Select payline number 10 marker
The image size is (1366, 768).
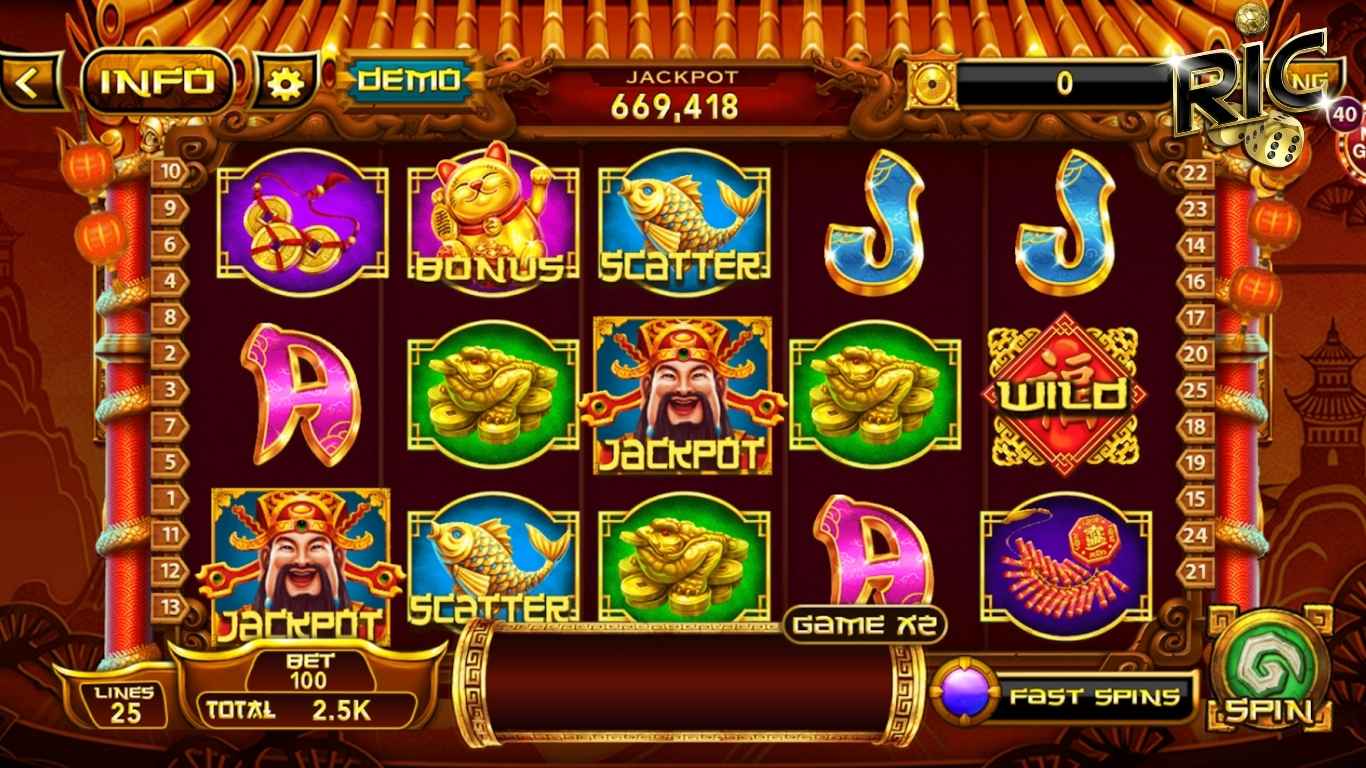(x=170, y=172)
